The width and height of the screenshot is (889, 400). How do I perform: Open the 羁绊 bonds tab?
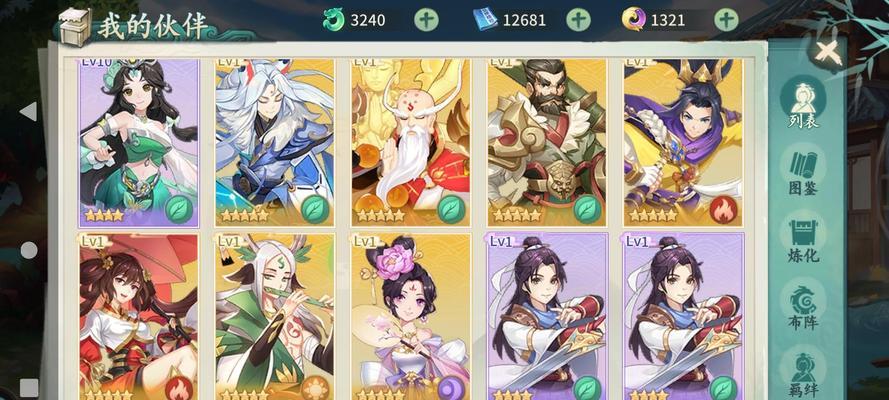(x=803, y=372)
